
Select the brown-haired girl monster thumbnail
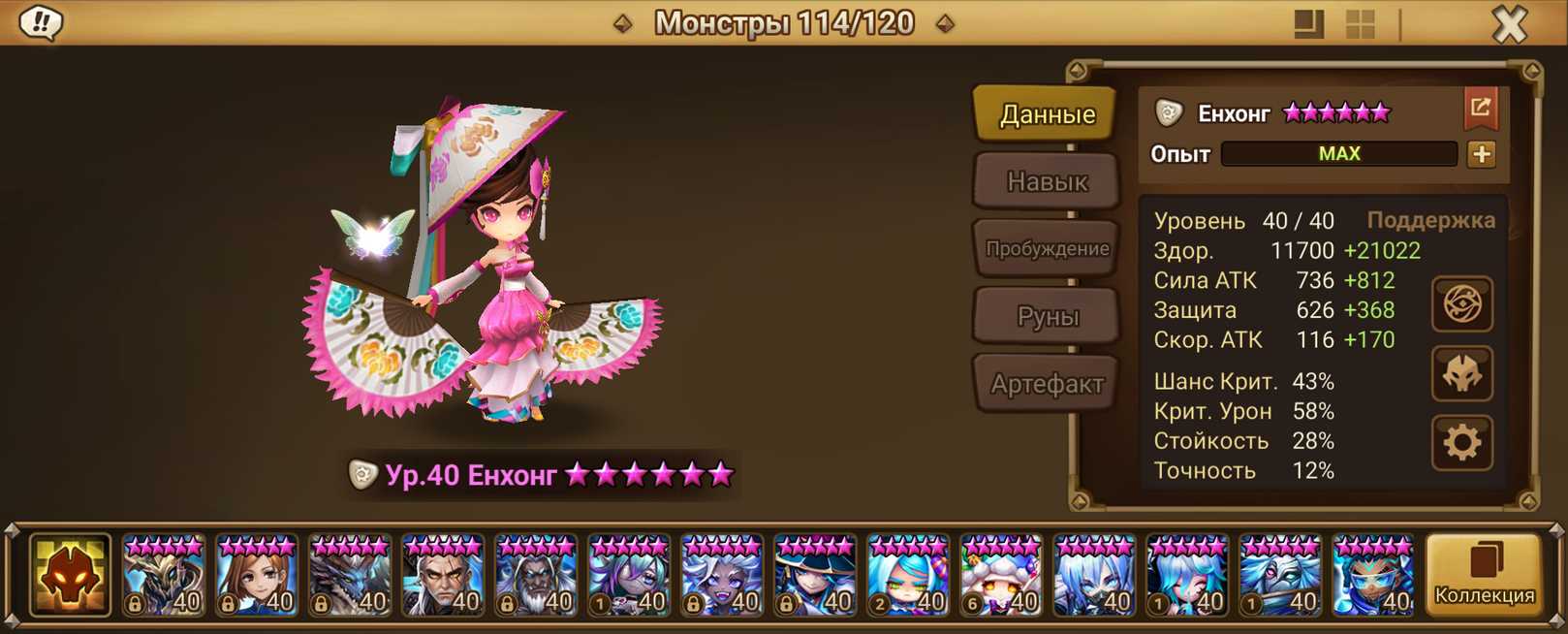[x=256, y=576]
